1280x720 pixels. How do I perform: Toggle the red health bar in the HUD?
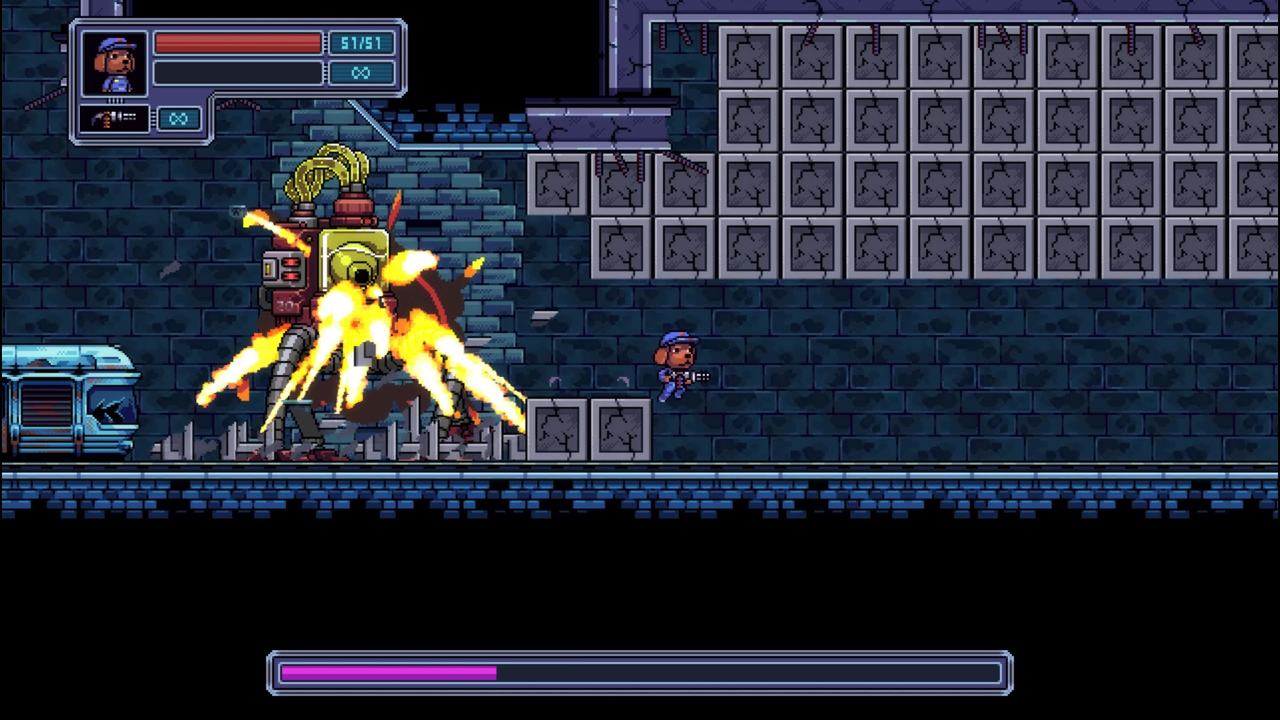pyautogui.click(x=238, y=44)
